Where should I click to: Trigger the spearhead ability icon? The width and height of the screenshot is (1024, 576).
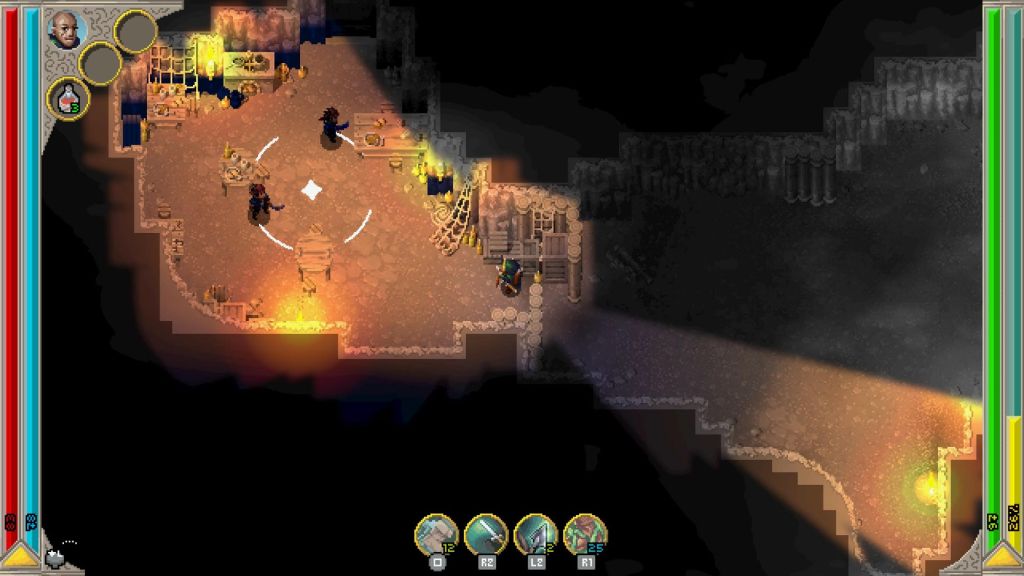[535, 534]
